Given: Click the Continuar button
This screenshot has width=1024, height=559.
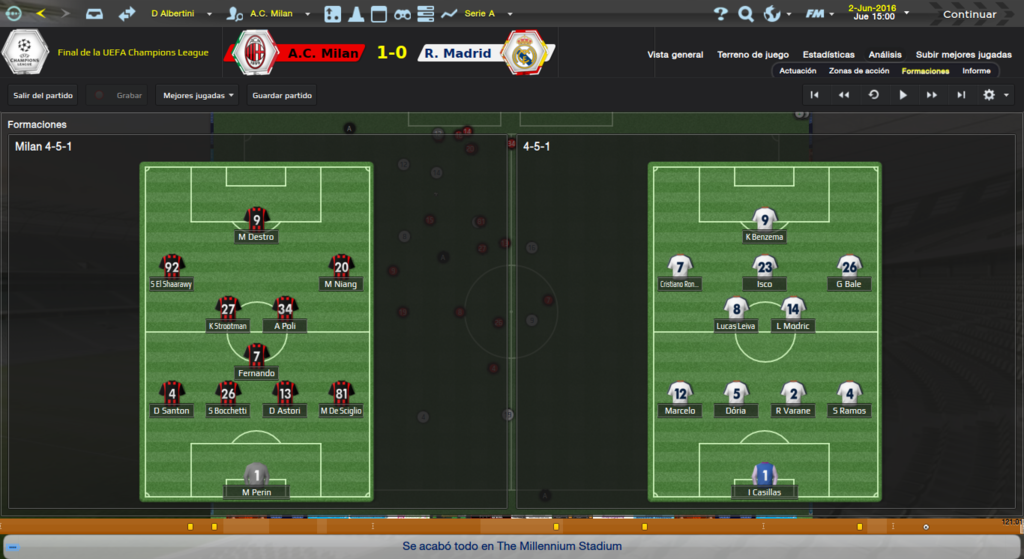Looking at the screenshot, I should tap(968, 14).
